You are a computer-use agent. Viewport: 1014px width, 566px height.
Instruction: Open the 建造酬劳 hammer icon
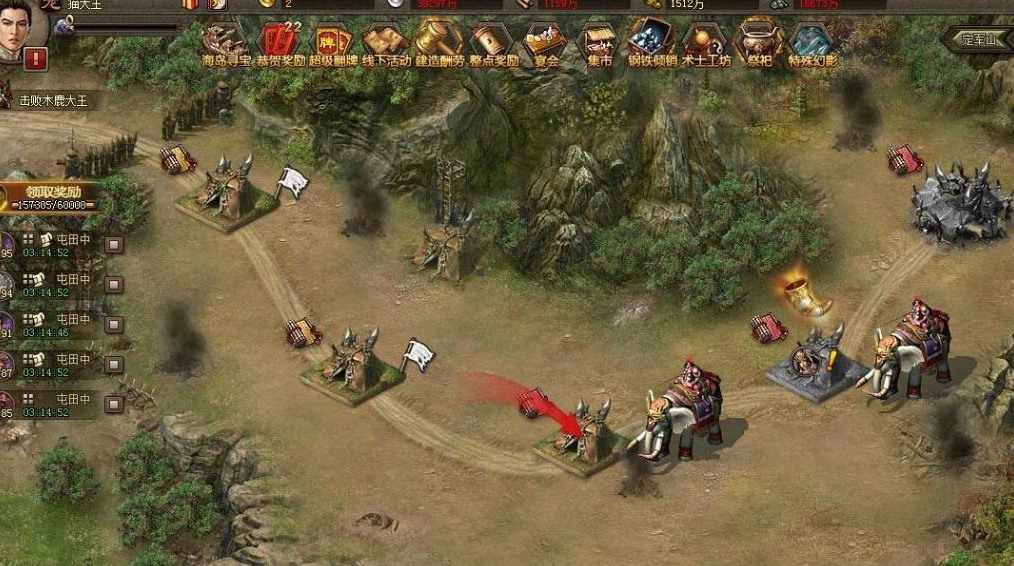pos(440,42)
